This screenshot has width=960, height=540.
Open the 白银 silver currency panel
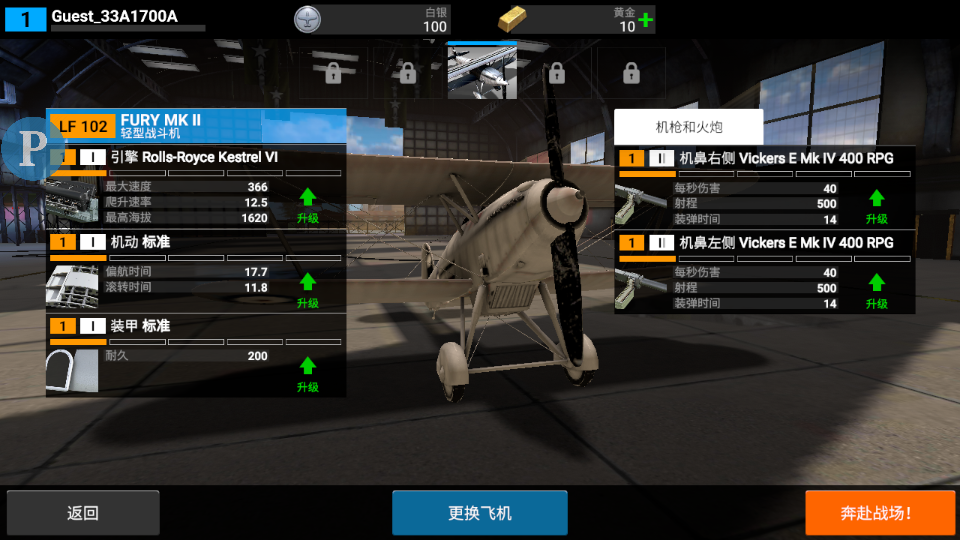pos(372,20)
